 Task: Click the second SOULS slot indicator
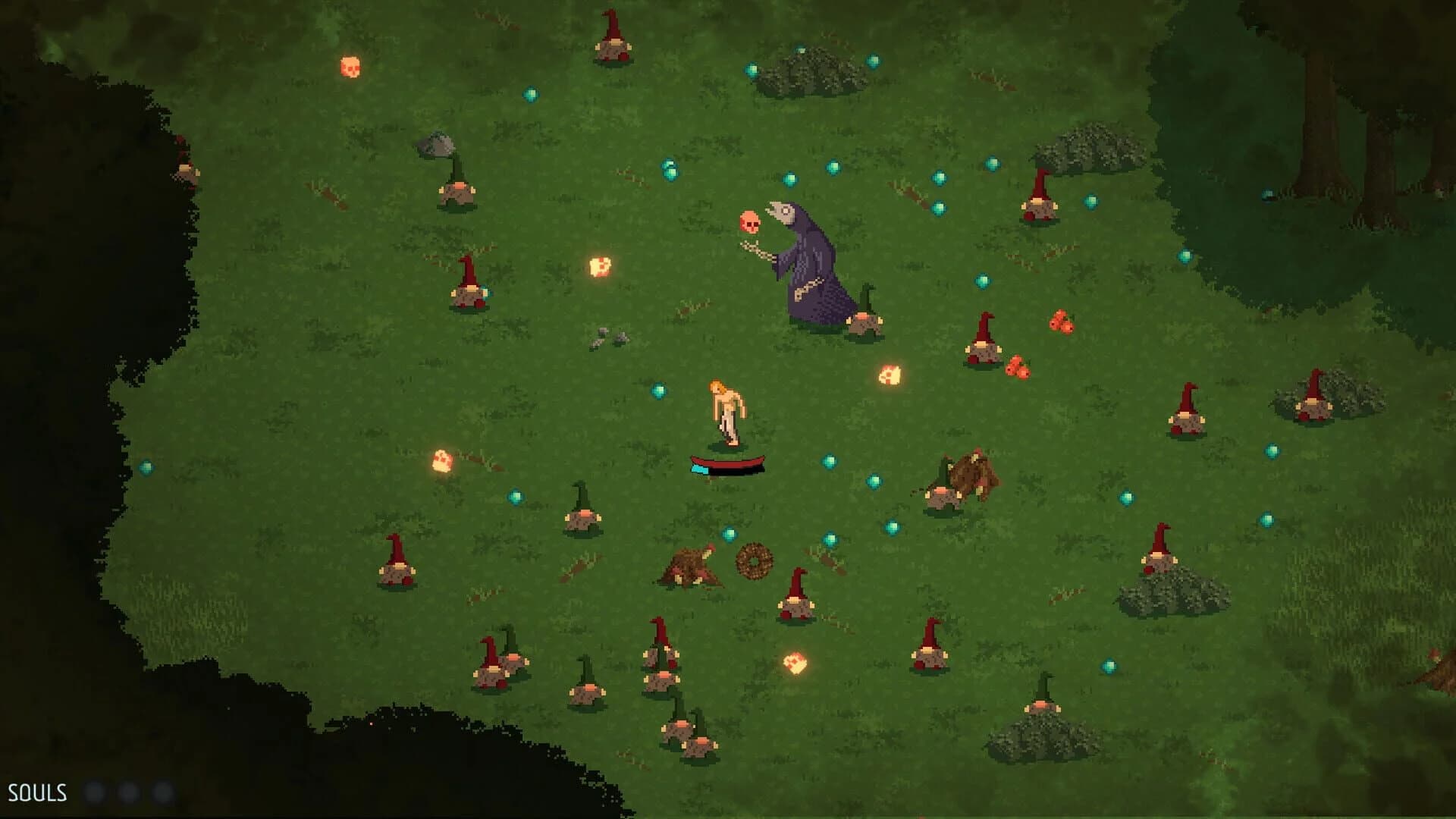(128, 793)
